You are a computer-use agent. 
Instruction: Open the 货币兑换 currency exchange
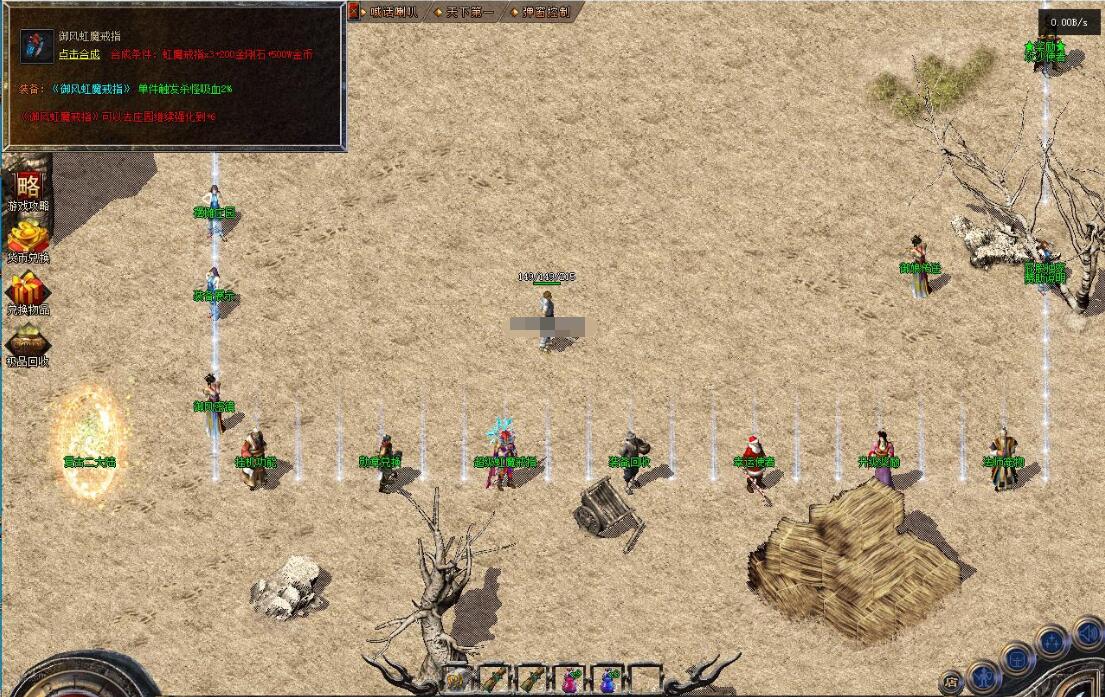pos(28,239)
